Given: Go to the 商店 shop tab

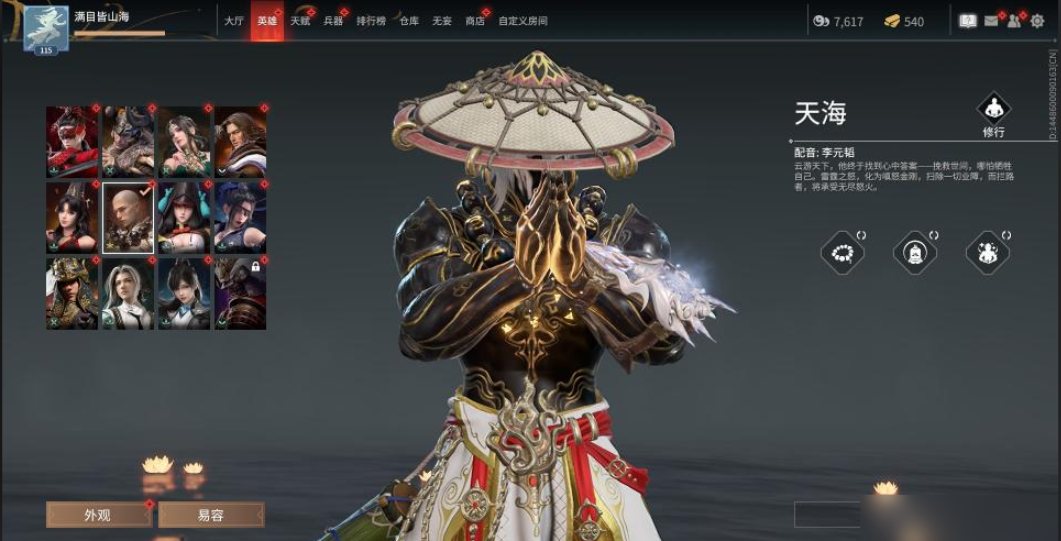Looking at the screenshot, I should point(475,21).
